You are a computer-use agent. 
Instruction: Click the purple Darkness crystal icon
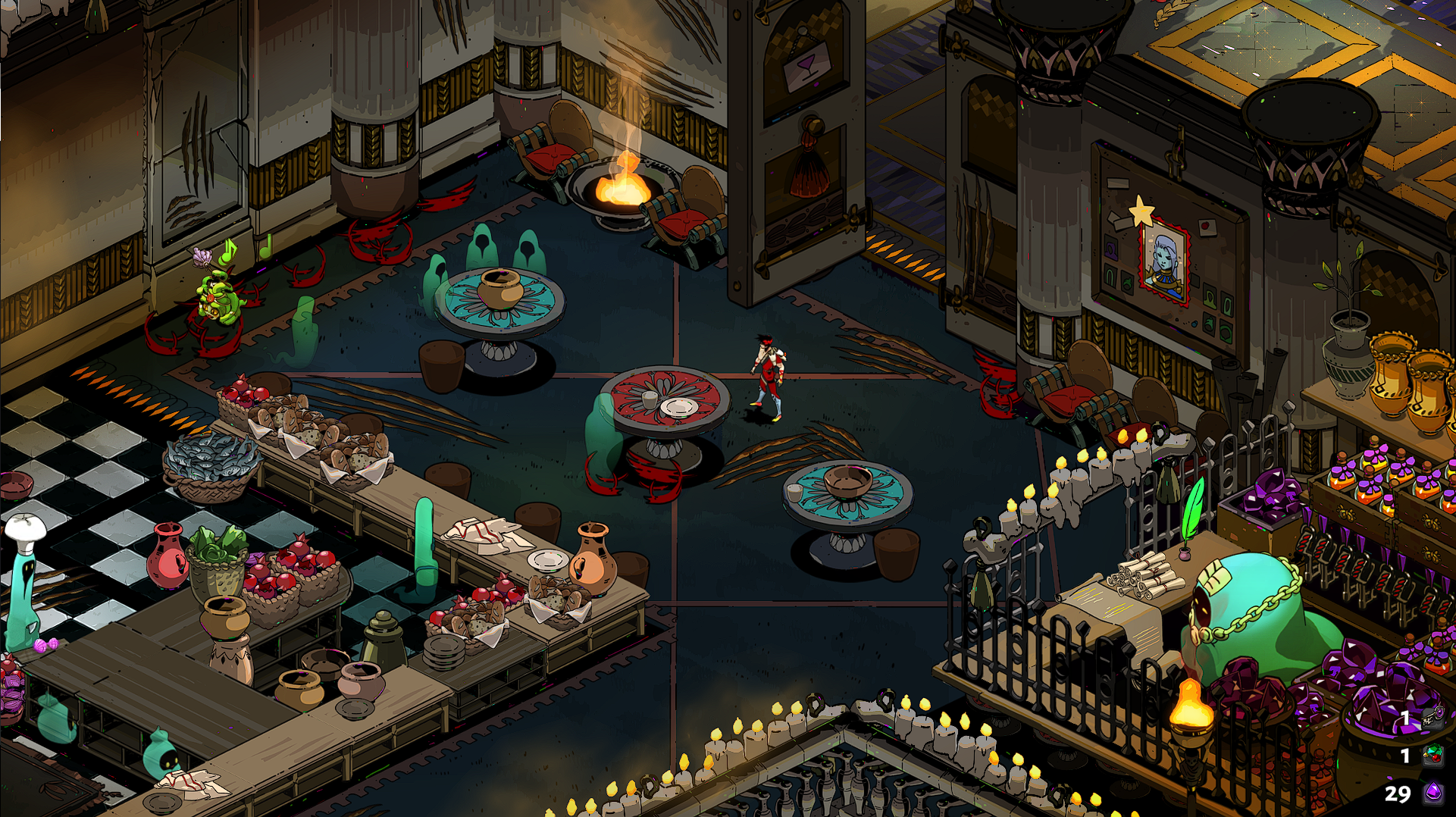[x=1433, y=793]
